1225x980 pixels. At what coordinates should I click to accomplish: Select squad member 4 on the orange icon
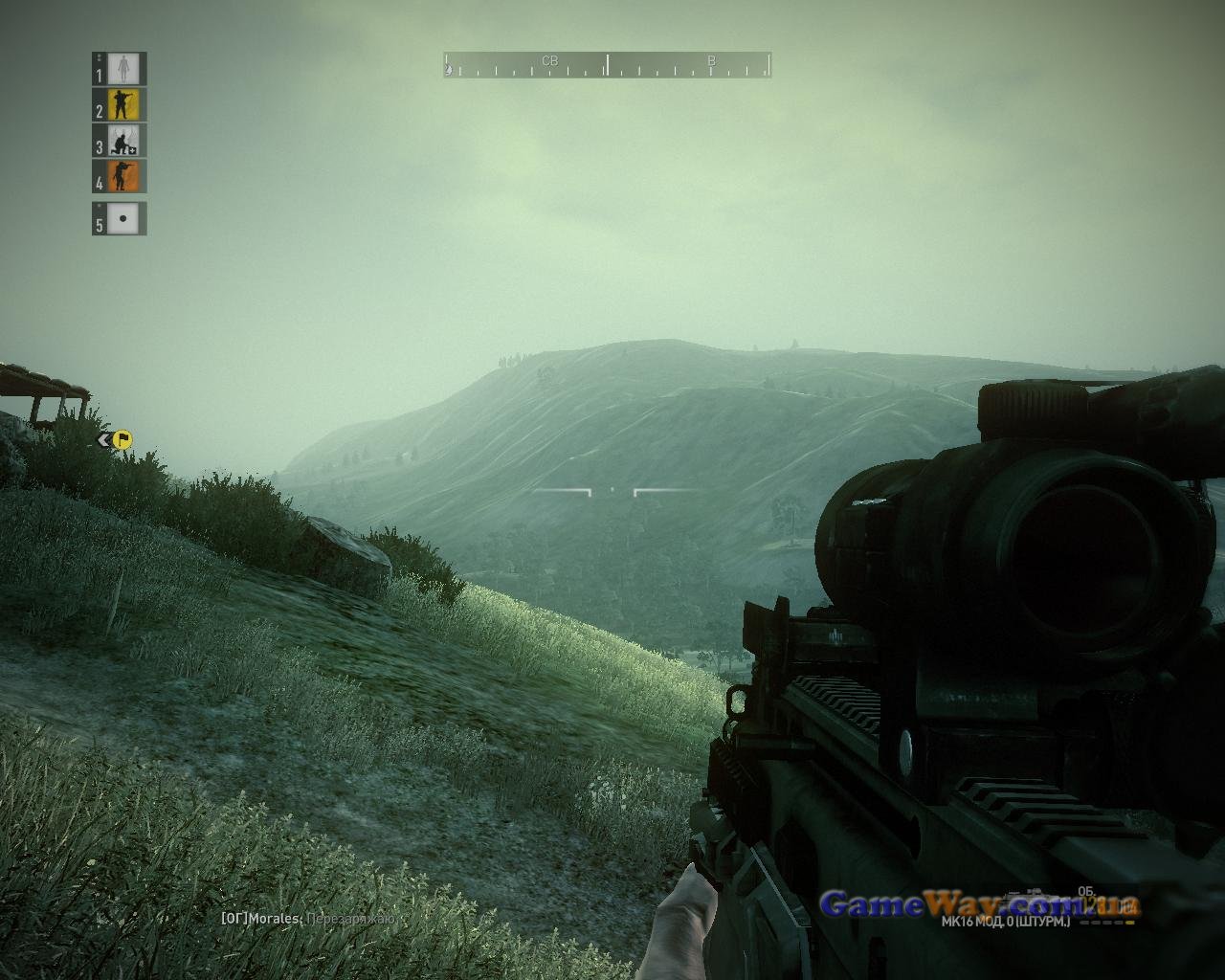click(123, 178)
